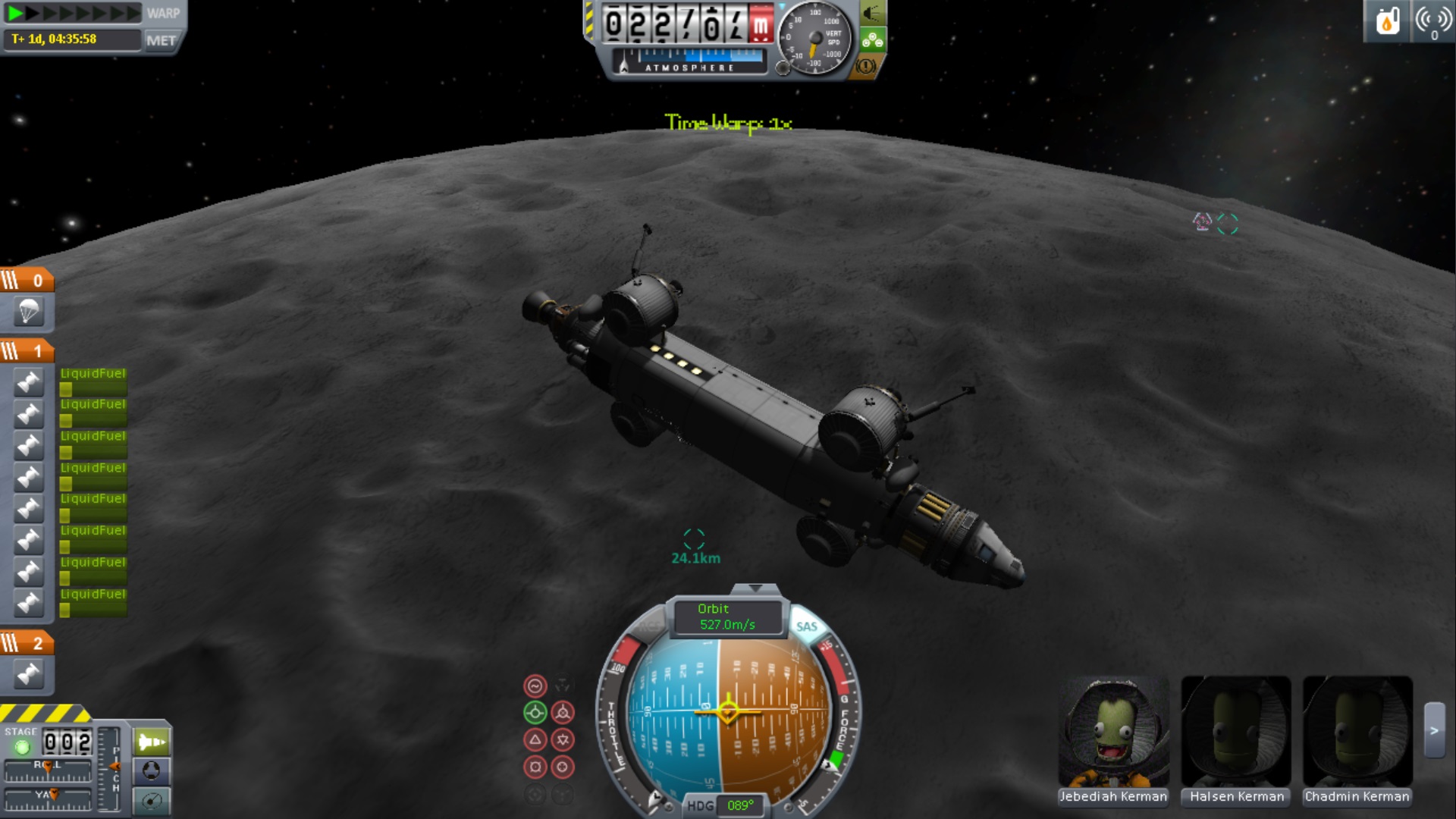Select the Stability Assist SAS mode

(x=535, y=686)
